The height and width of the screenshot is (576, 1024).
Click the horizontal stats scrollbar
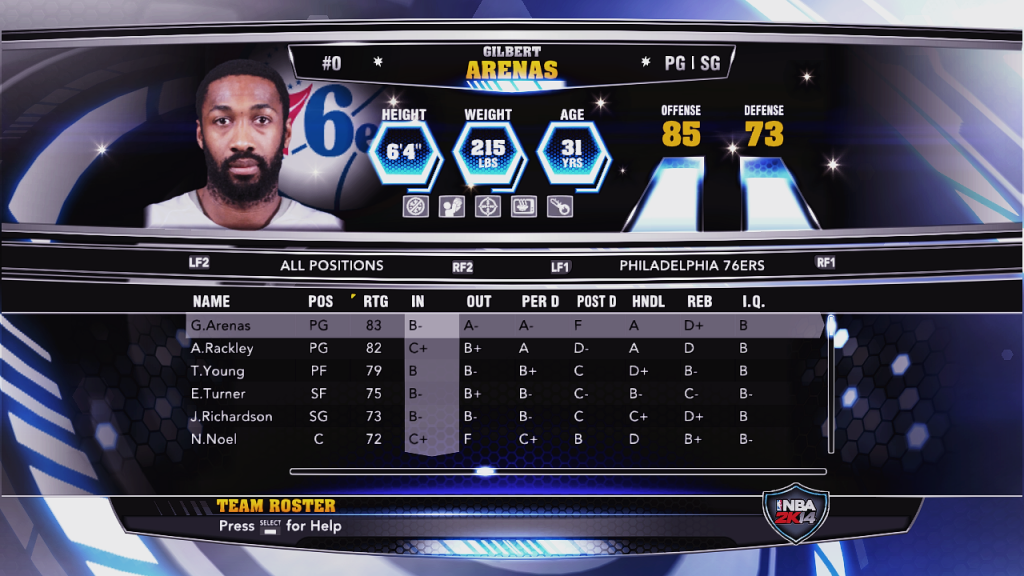[558, 471]
